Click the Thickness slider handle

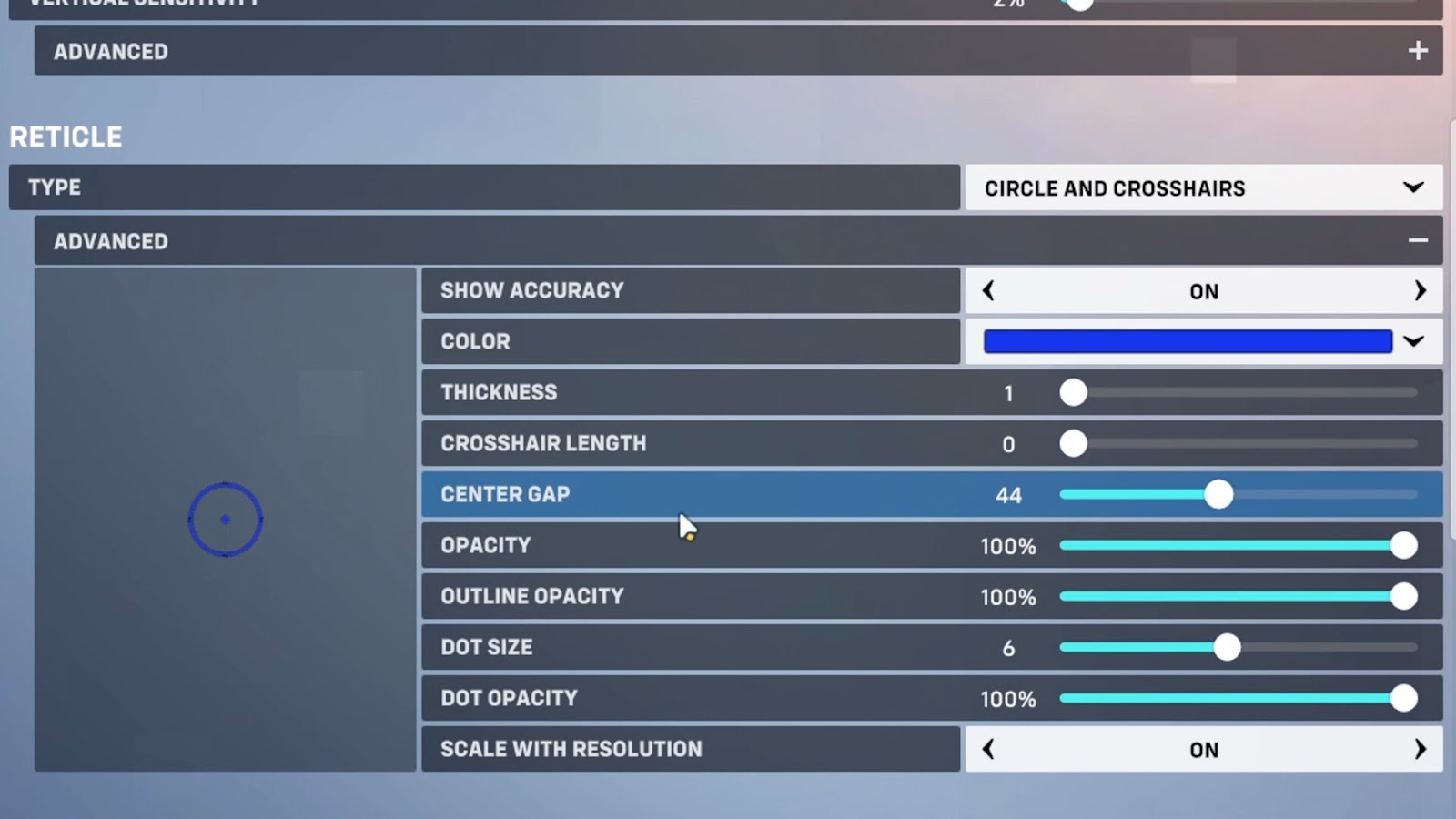1074,393
